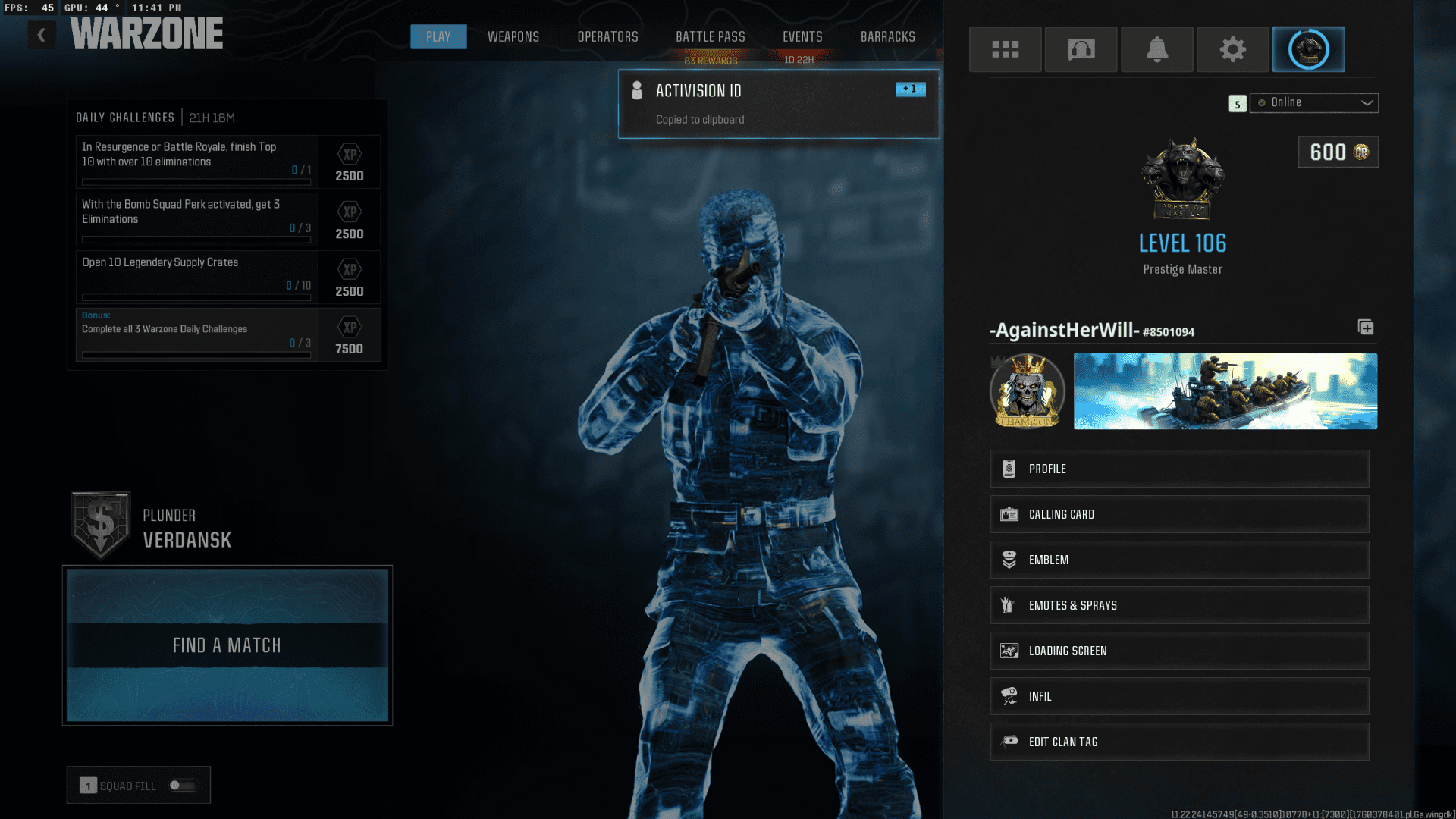Open the settings gear icon

[1232, 49]
